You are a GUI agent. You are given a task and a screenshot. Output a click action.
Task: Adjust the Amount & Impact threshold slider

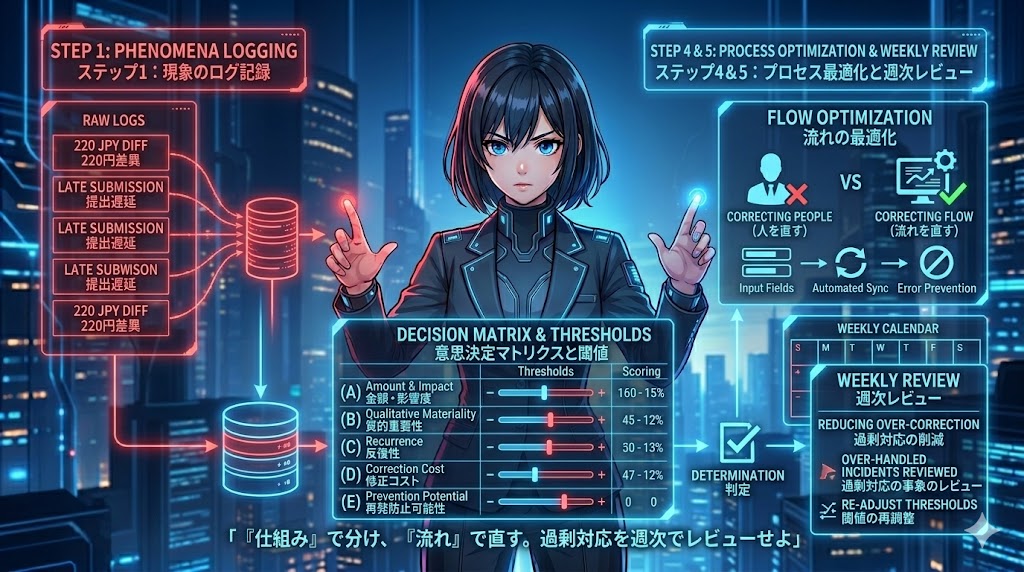click(x=543, y=393)
